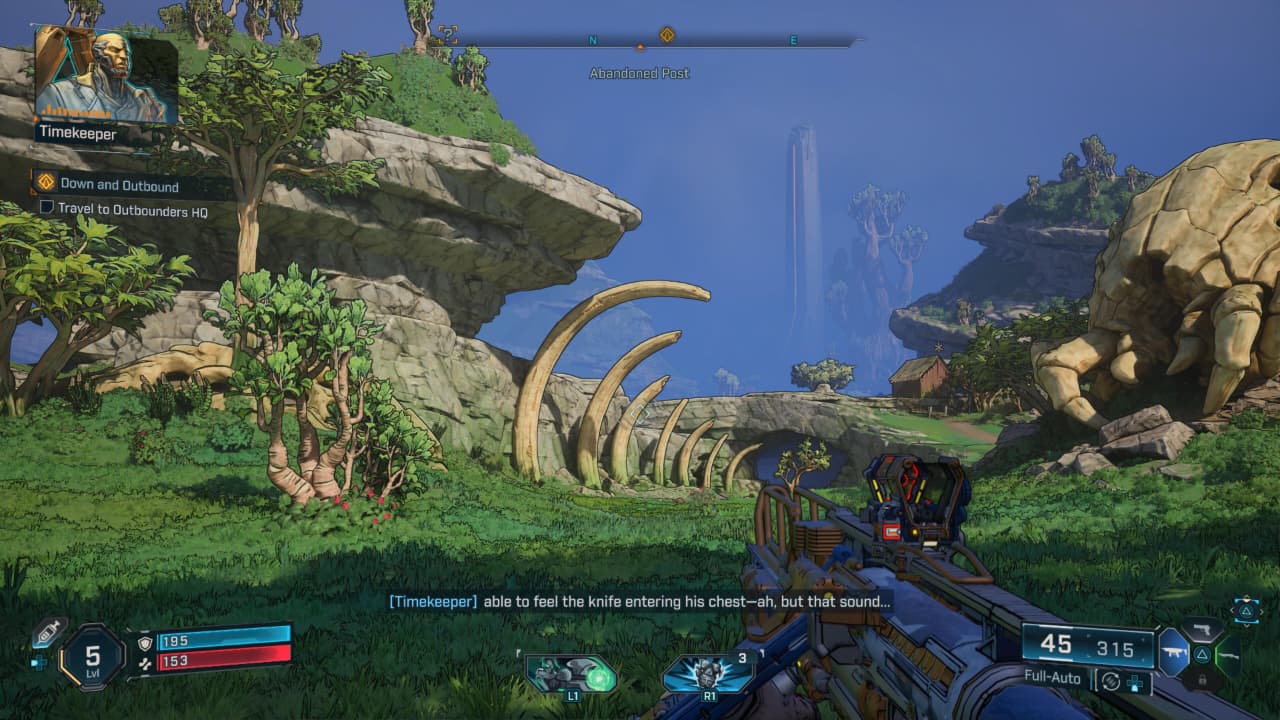This screenshot has width=1280, height=720.
Task: Activate the grenade ordnance ability icon
Action: tap(571, 673)
